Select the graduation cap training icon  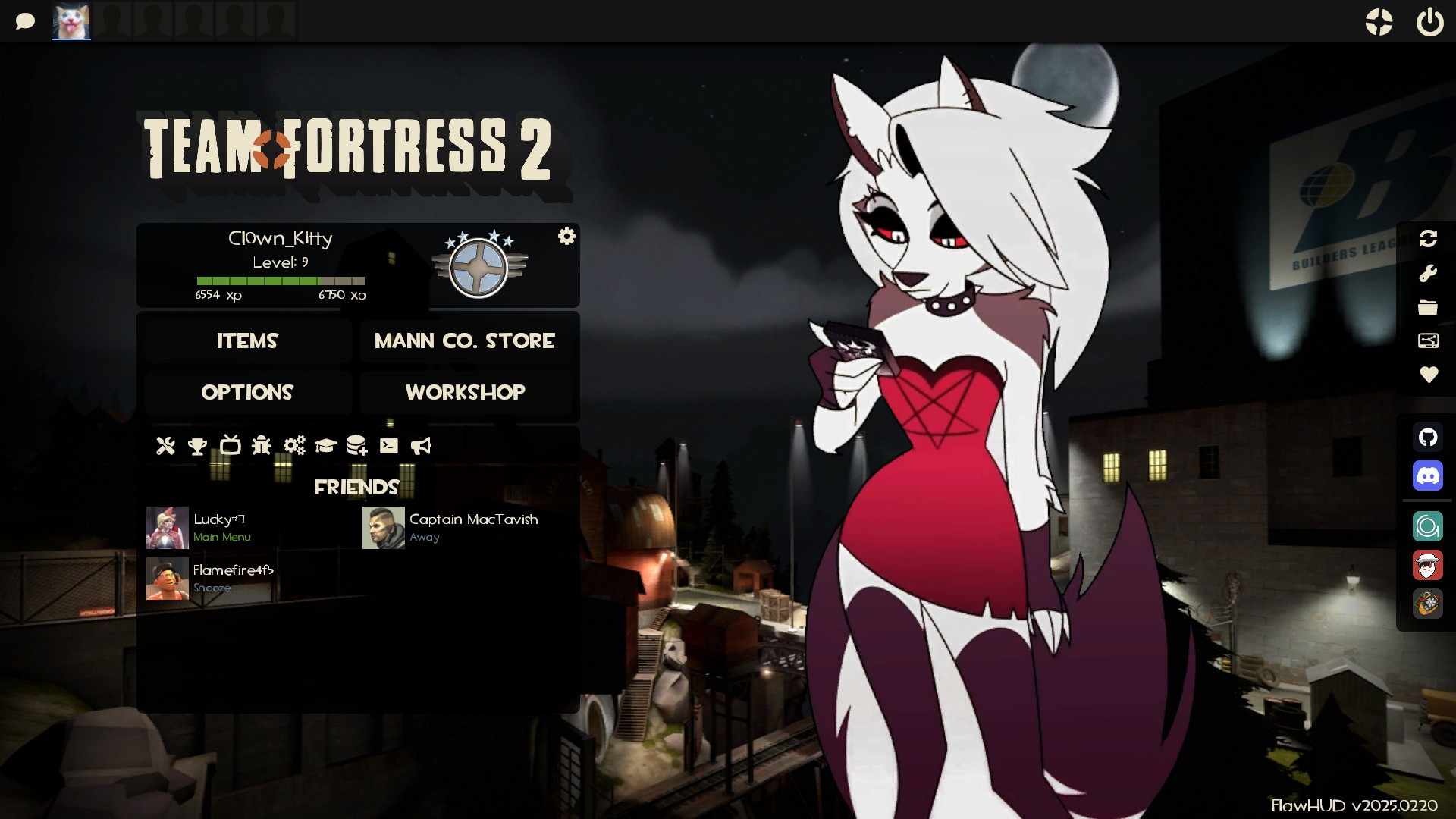click(x=325, y=446)
